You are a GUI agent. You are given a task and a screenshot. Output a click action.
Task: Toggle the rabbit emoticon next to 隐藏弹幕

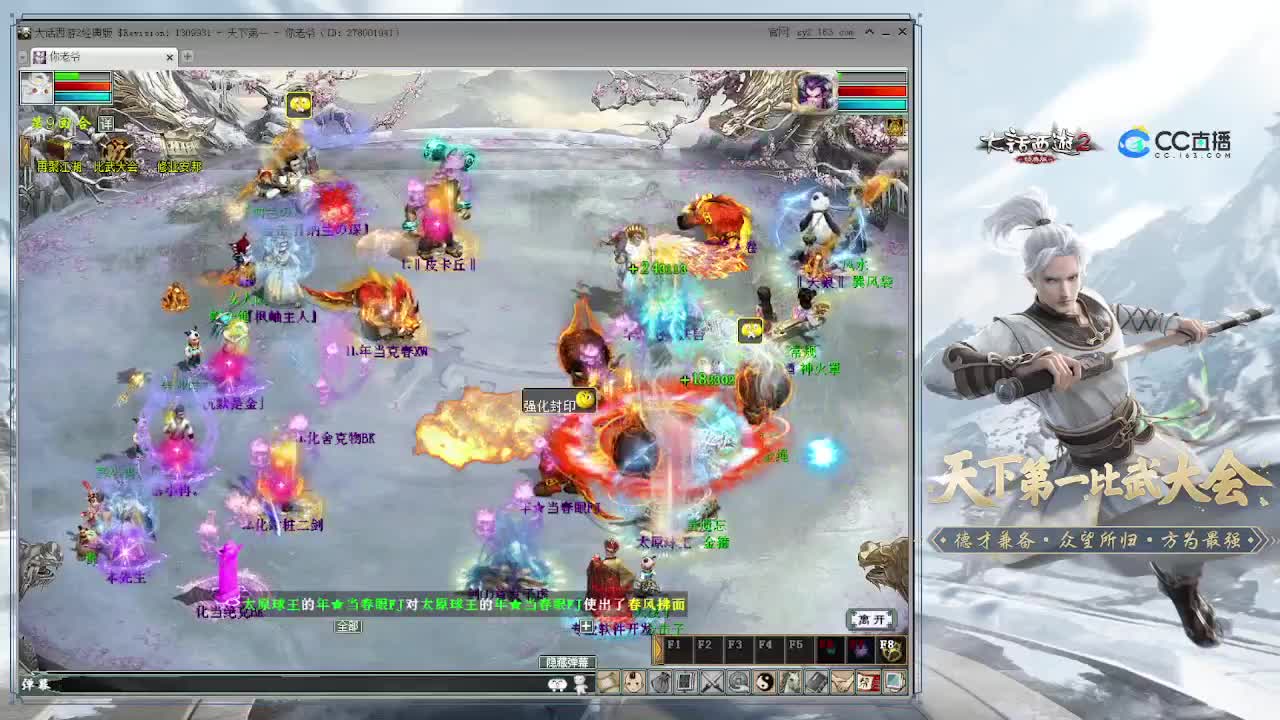557,684
